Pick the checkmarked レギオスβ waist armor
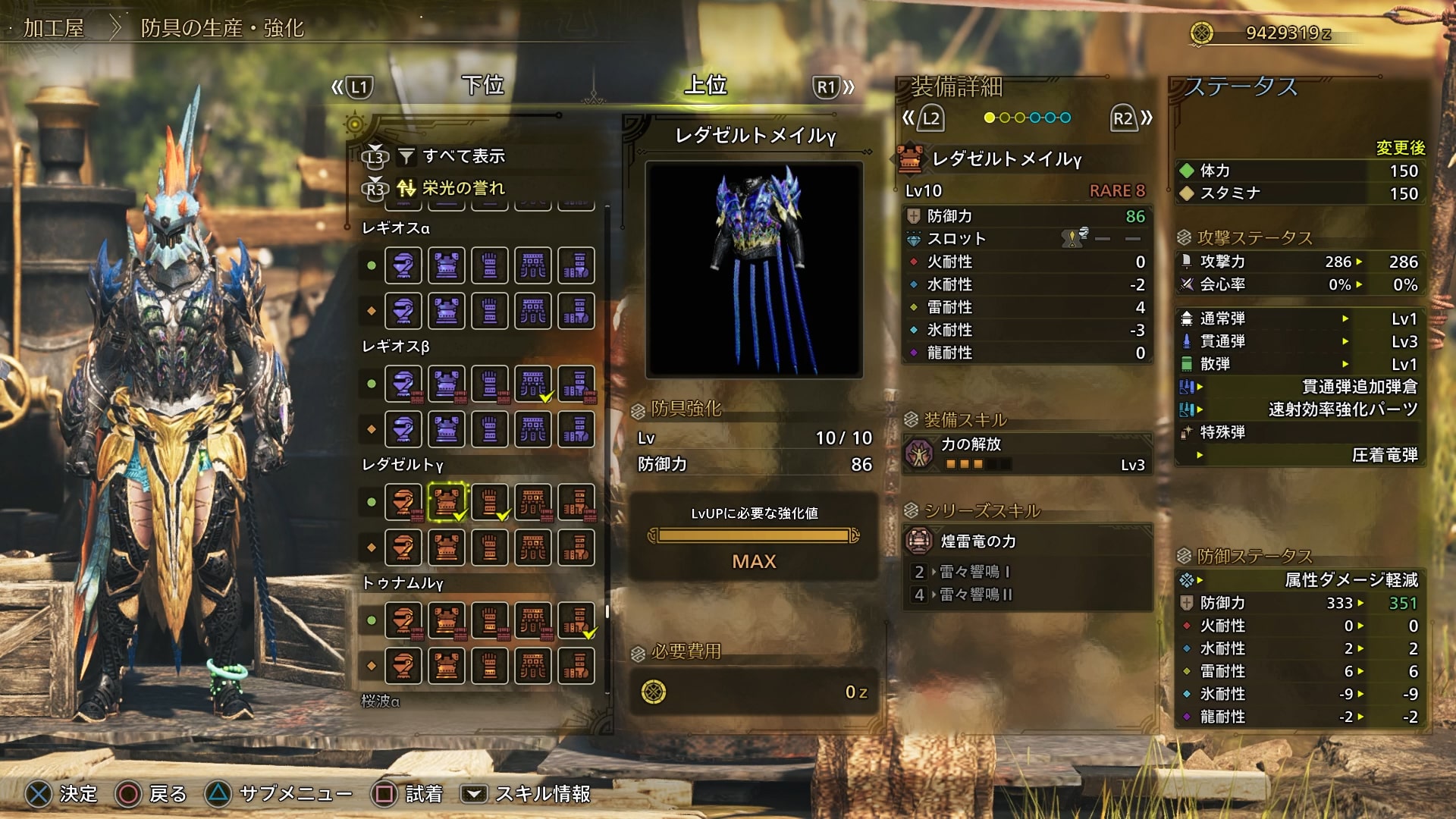The image size is (1456, 819). (533, 384)
